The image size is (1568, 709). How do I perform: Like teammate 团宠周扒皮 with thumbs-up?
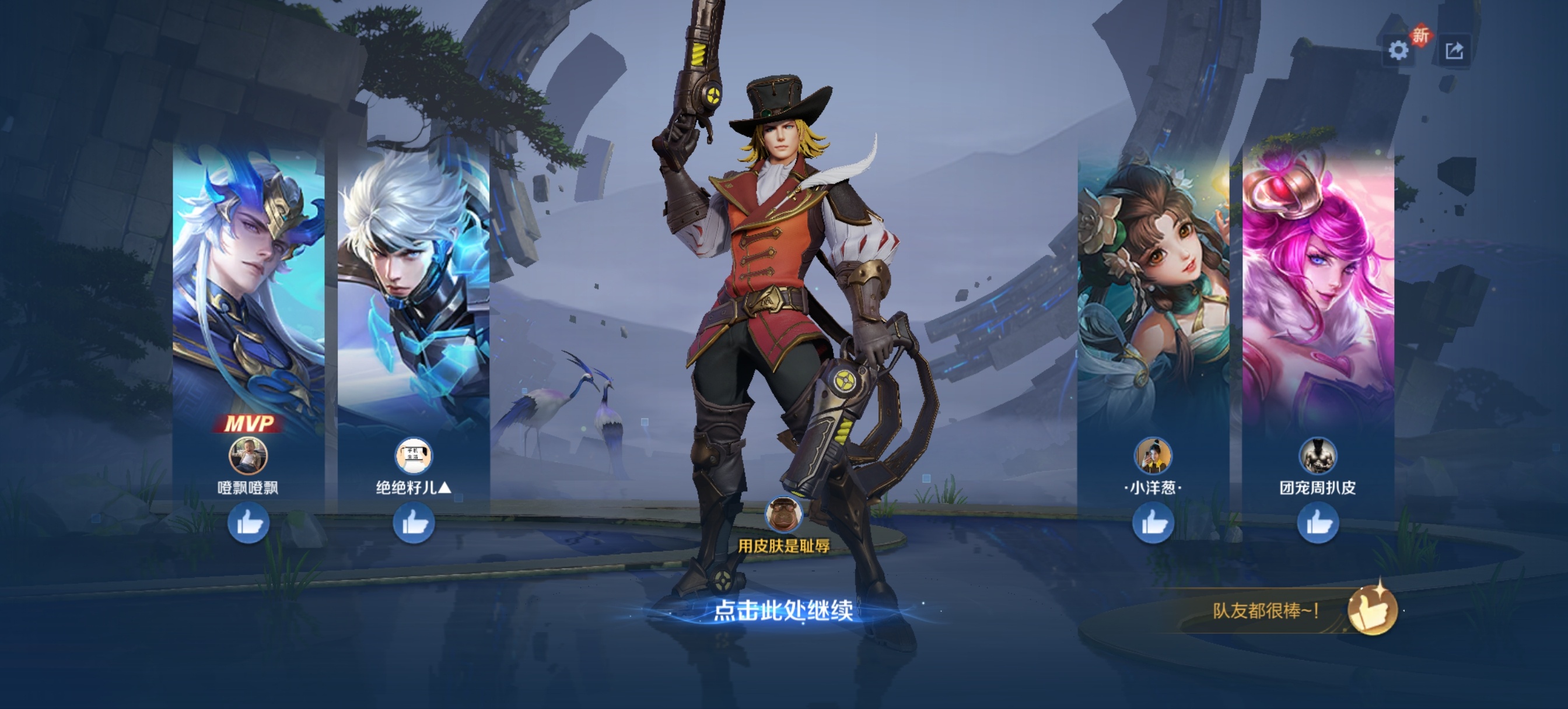(x=1318, y=523)
